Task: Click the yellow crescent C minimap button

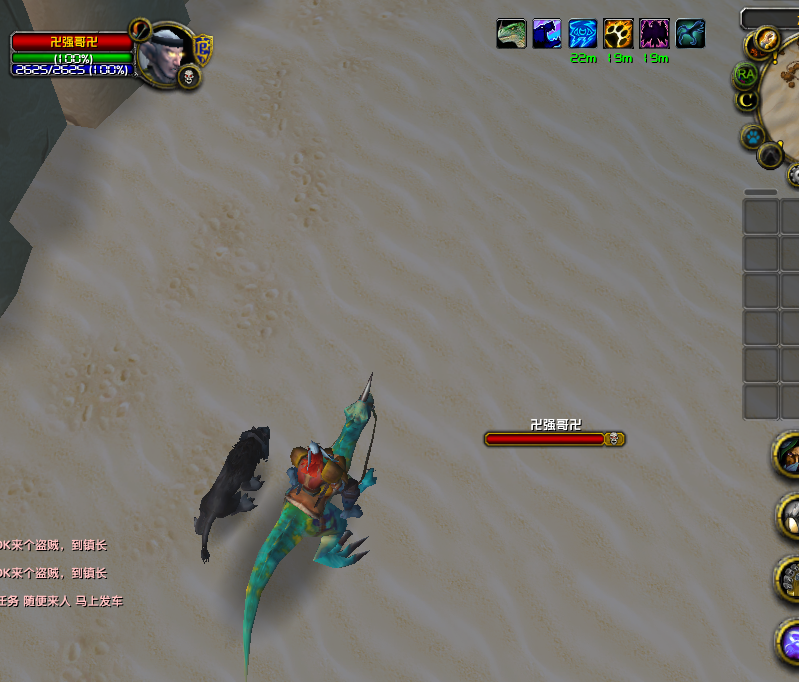Action: coord(745,100)
